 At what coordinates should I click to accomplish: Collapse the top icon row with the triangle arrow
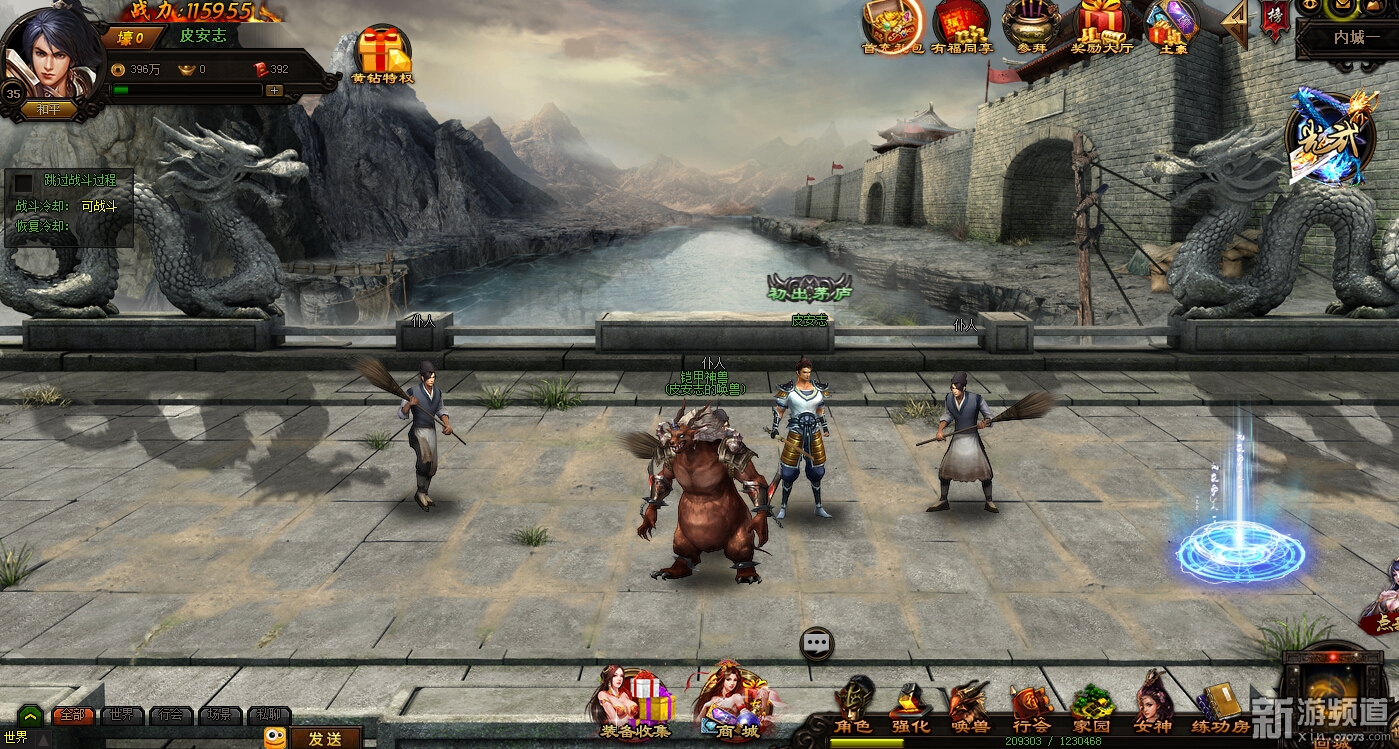coord(1236,24)
